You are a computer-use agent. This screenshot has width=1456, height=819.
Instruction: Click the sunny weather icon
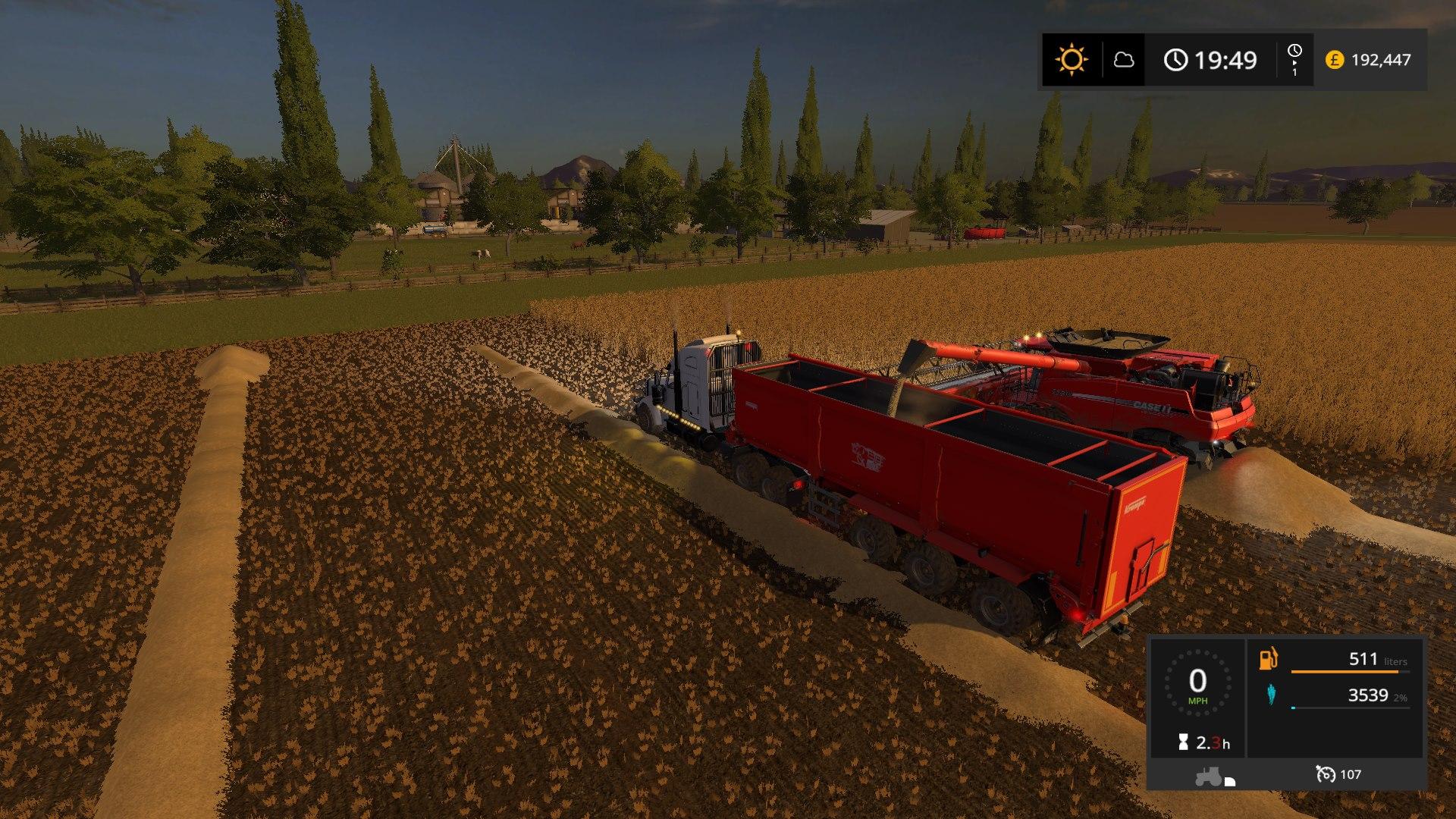pyautogui.click(x=1072, y=59)
